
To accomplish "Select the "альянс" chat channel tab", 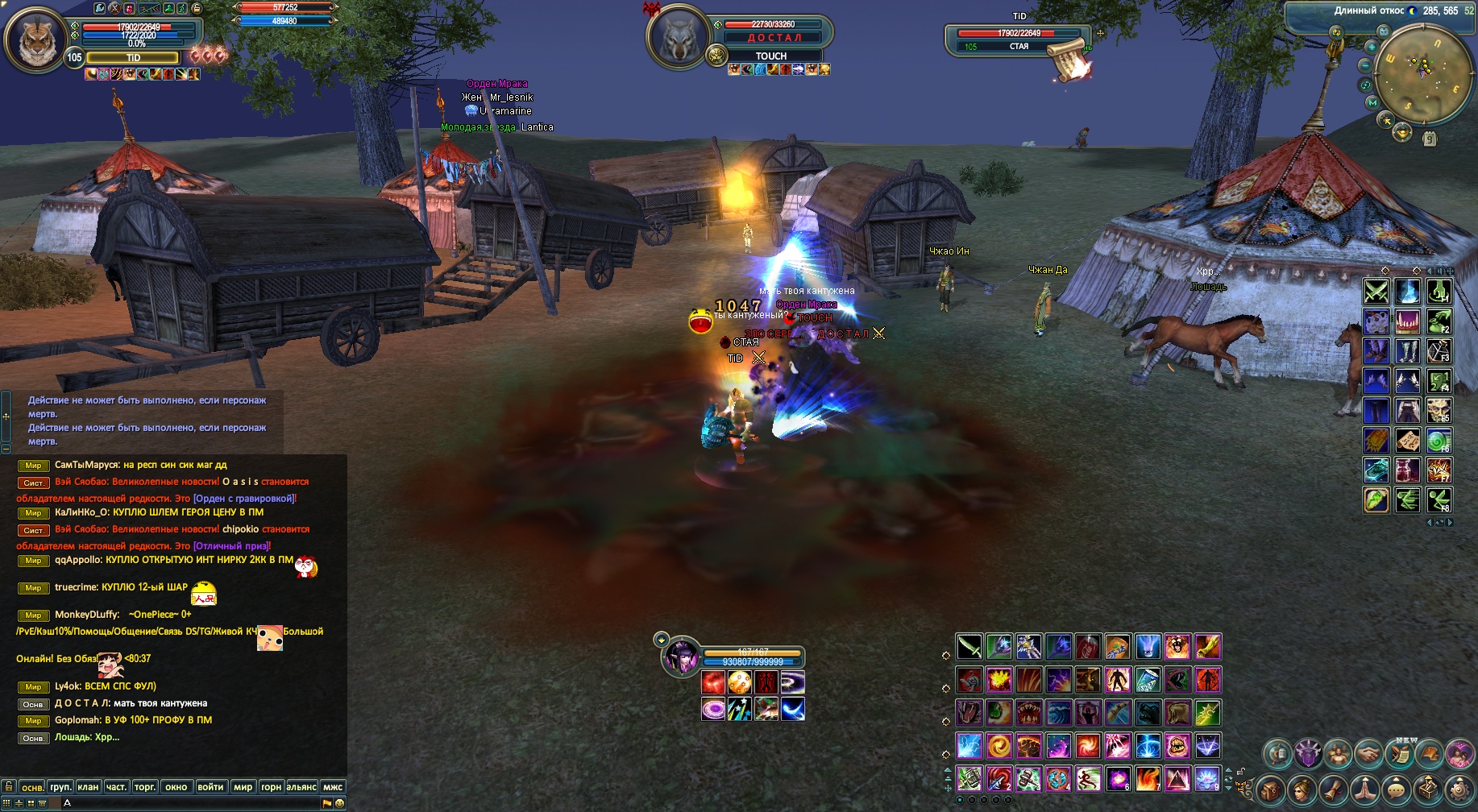I will click(301, 787).
